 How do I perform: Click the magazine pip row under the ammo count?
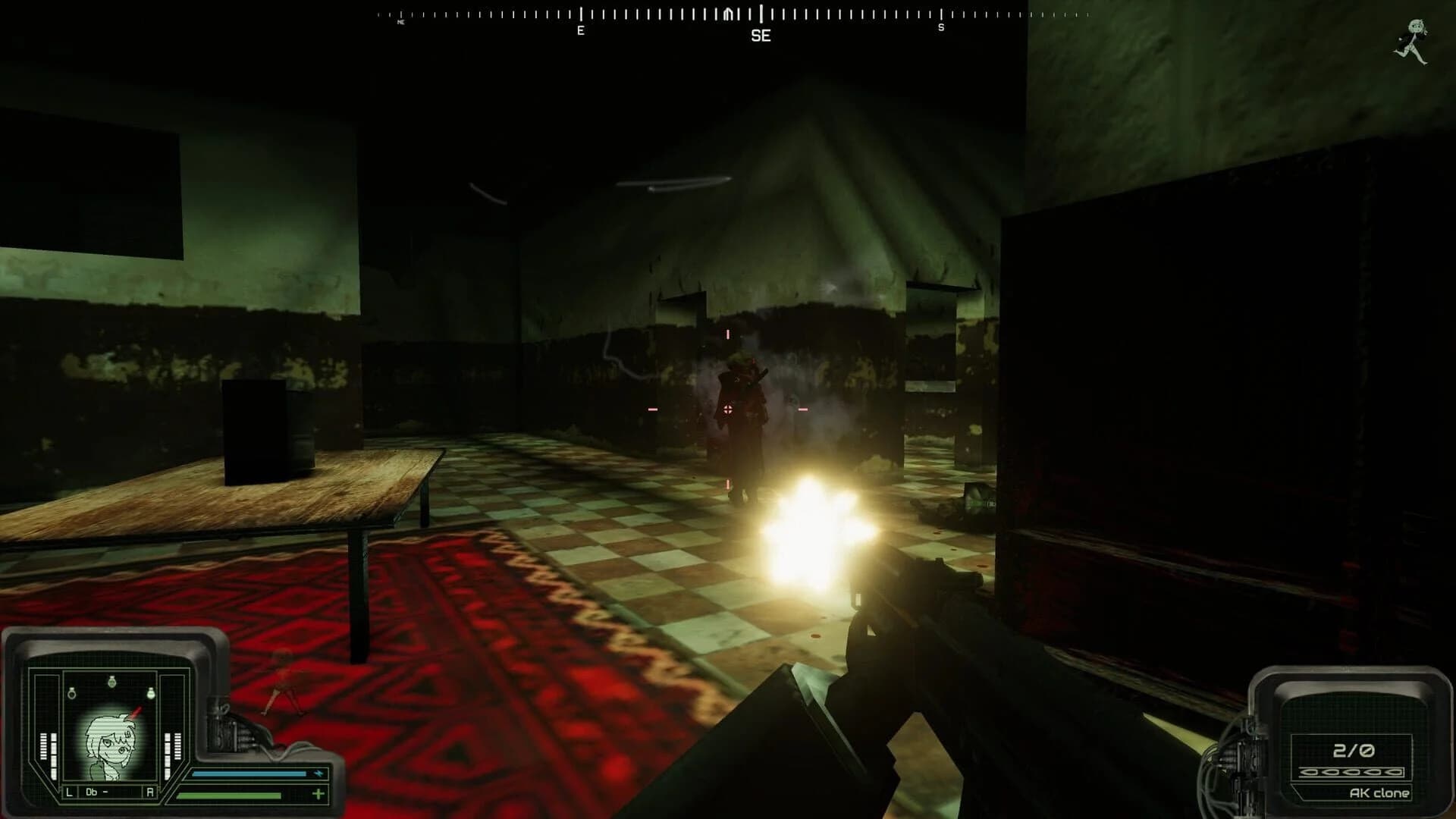tap(1351, 772)
